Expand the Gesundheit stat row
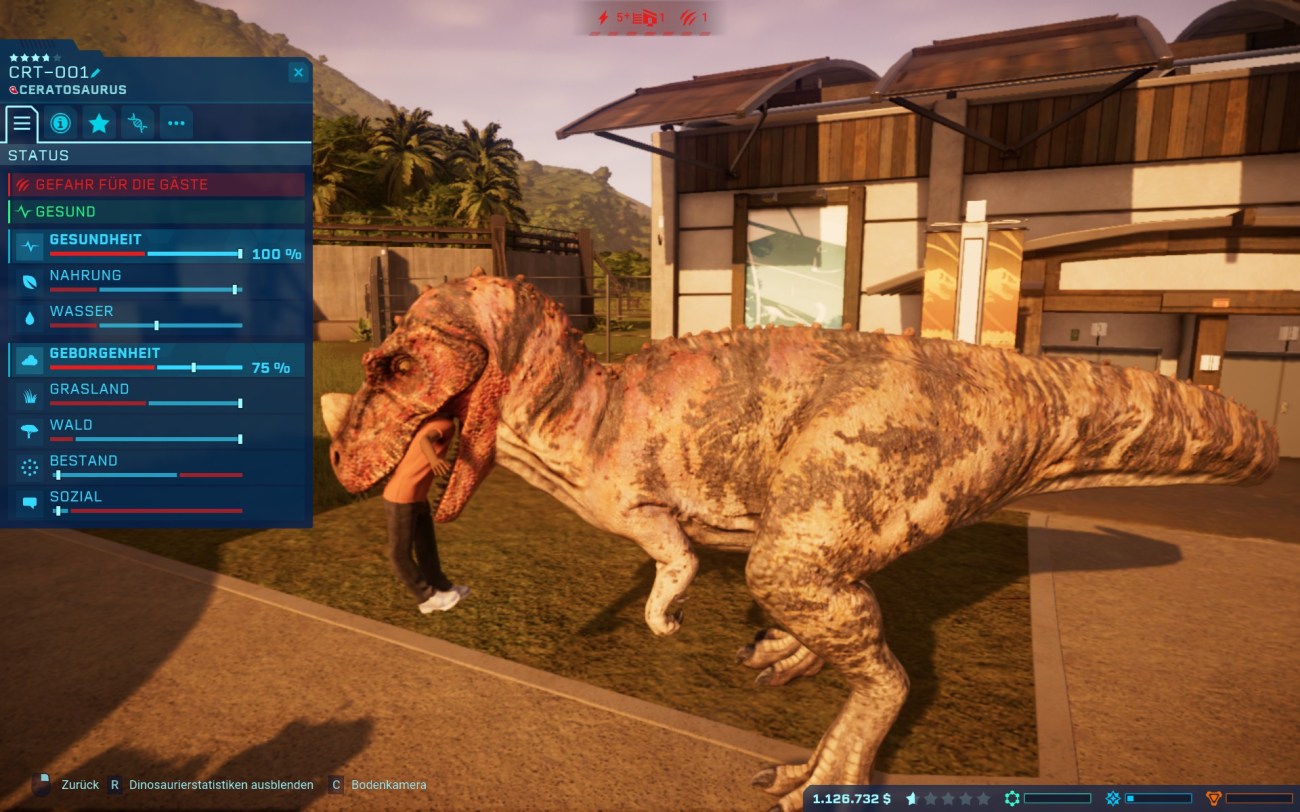The width and height of the screenshot is (1300, 812). pos(156,246)
